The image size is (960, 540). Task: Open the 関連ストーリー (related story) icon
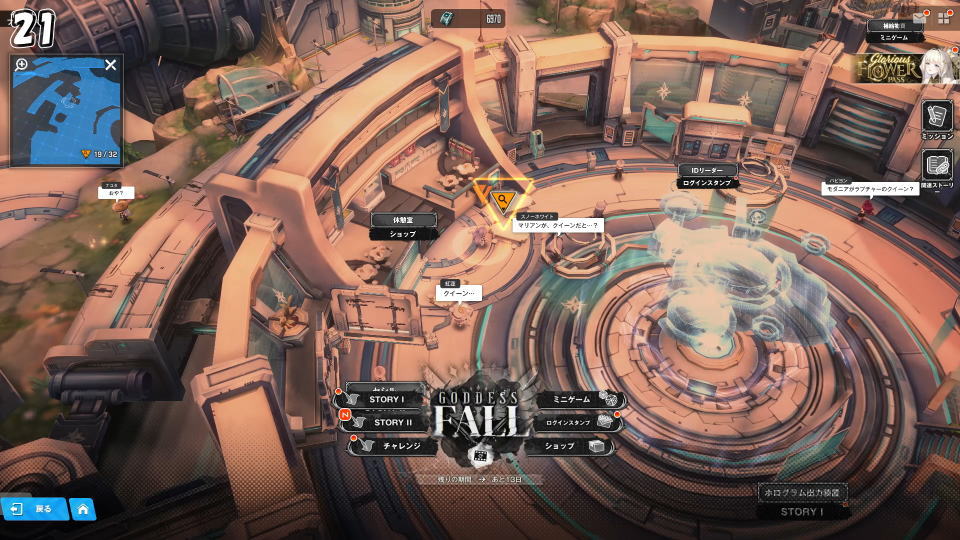[937, 167]
